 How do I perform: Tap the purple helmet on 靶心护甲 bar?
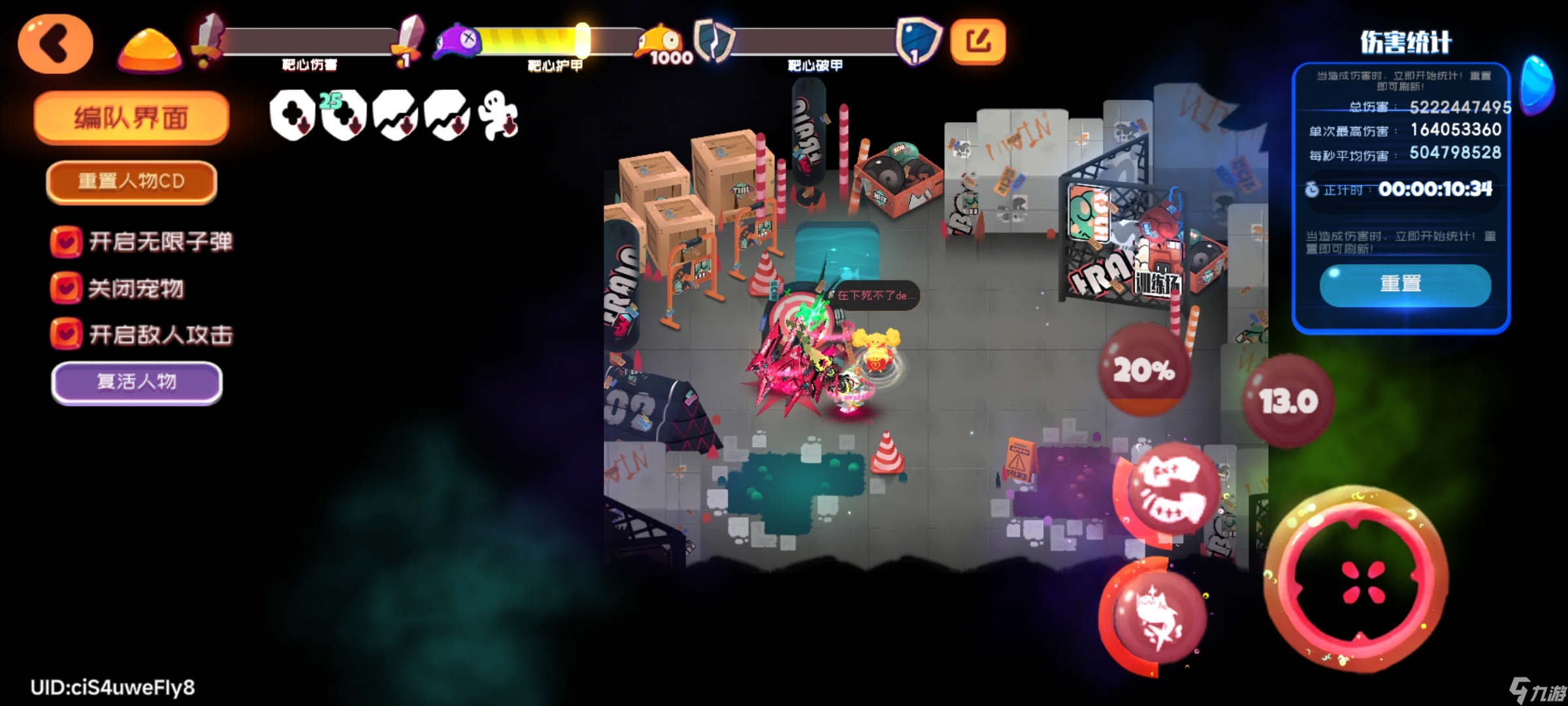[457, 42]
